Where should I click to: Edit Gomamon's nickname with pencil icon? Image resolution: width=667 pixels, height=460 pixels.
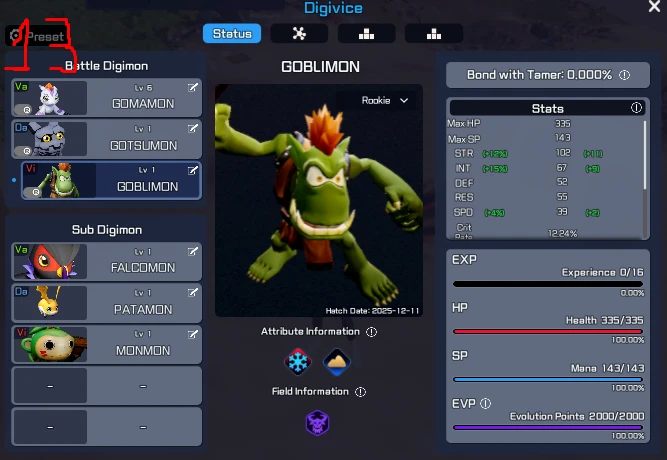point(192,88)
